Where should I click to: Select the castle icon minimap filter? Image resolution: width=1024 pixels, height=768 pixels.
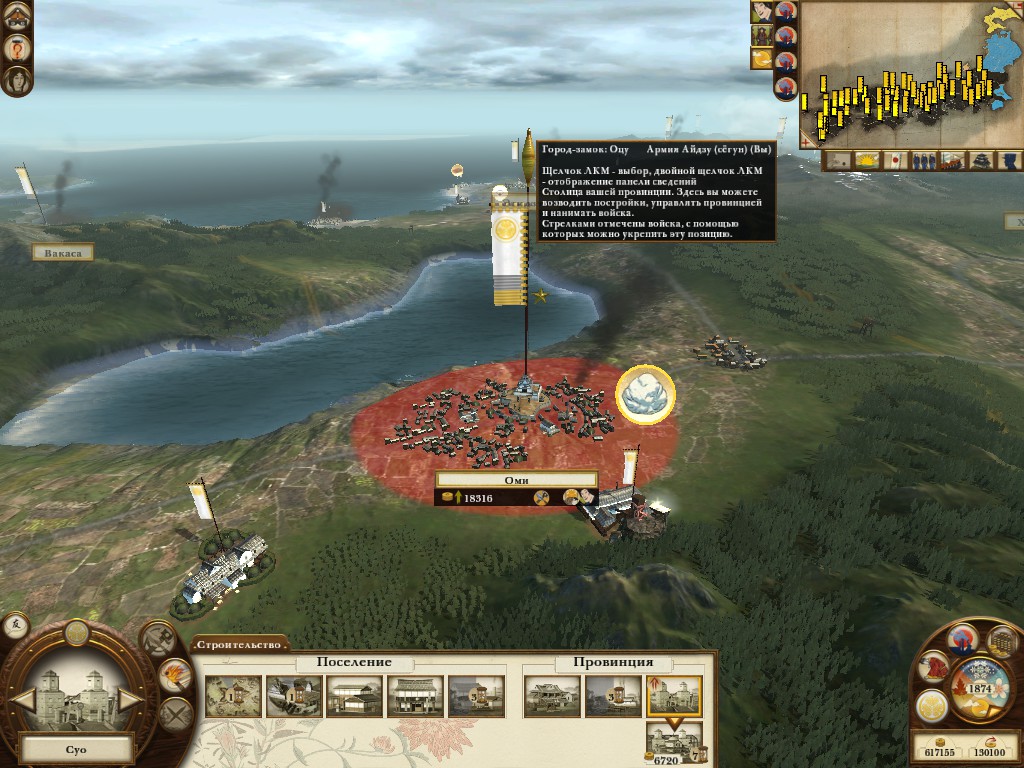pos(983,160)
